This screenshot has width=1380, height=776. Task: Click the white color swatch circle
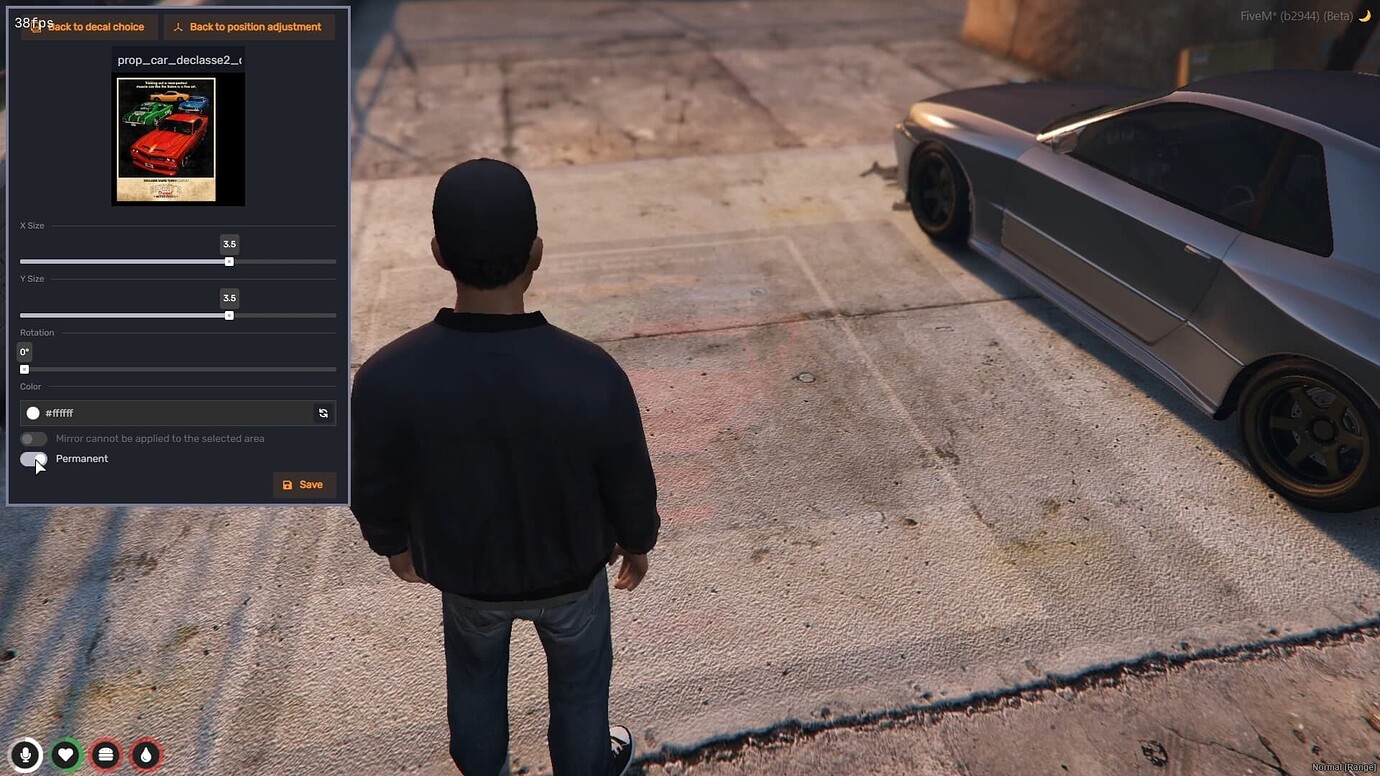point(33,412)
